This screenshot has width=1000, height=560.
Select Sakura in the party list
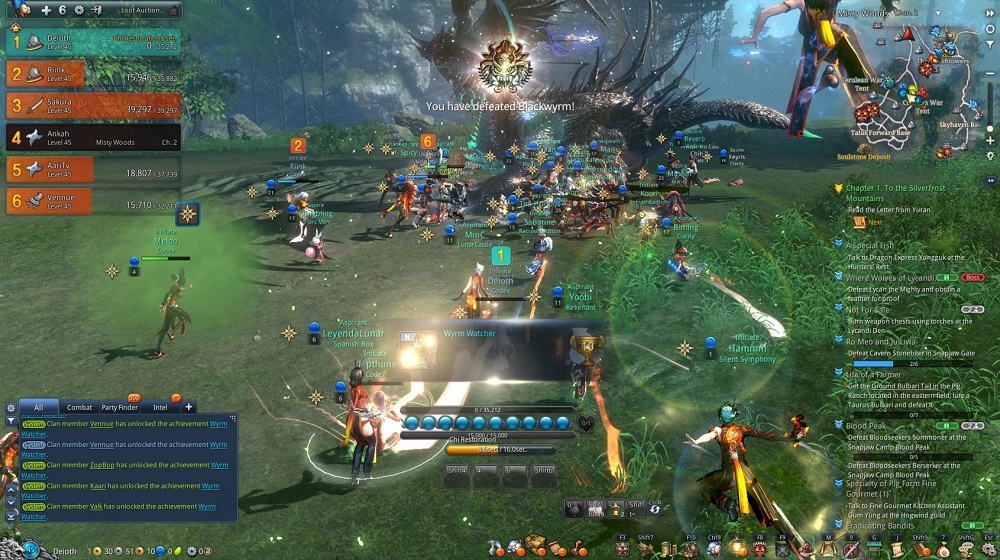(x=93, y=105)
